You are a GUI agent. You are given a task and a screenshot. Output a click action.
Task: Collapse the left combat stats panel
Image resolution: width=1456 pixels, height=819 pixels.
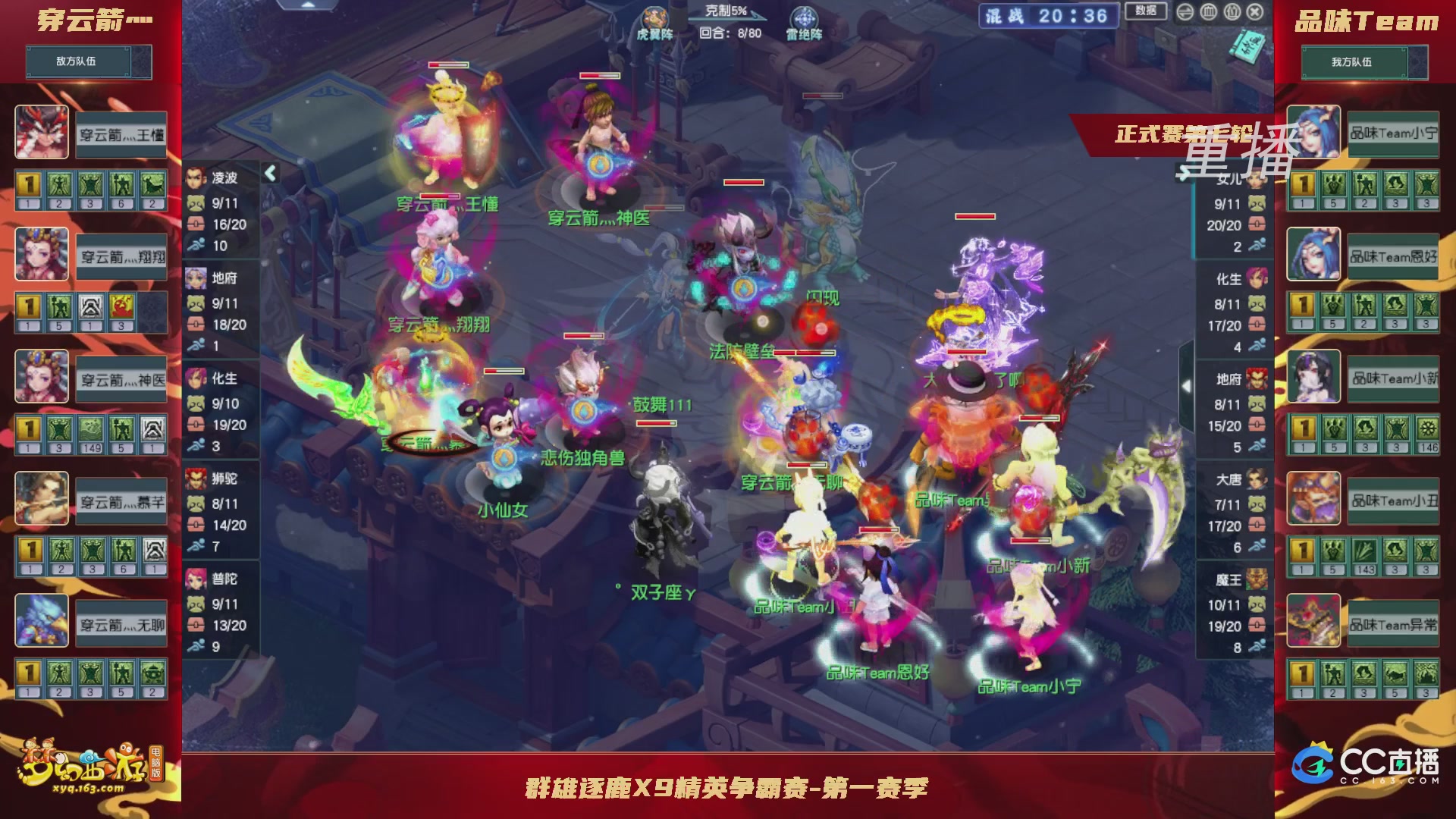coord(270,172)
